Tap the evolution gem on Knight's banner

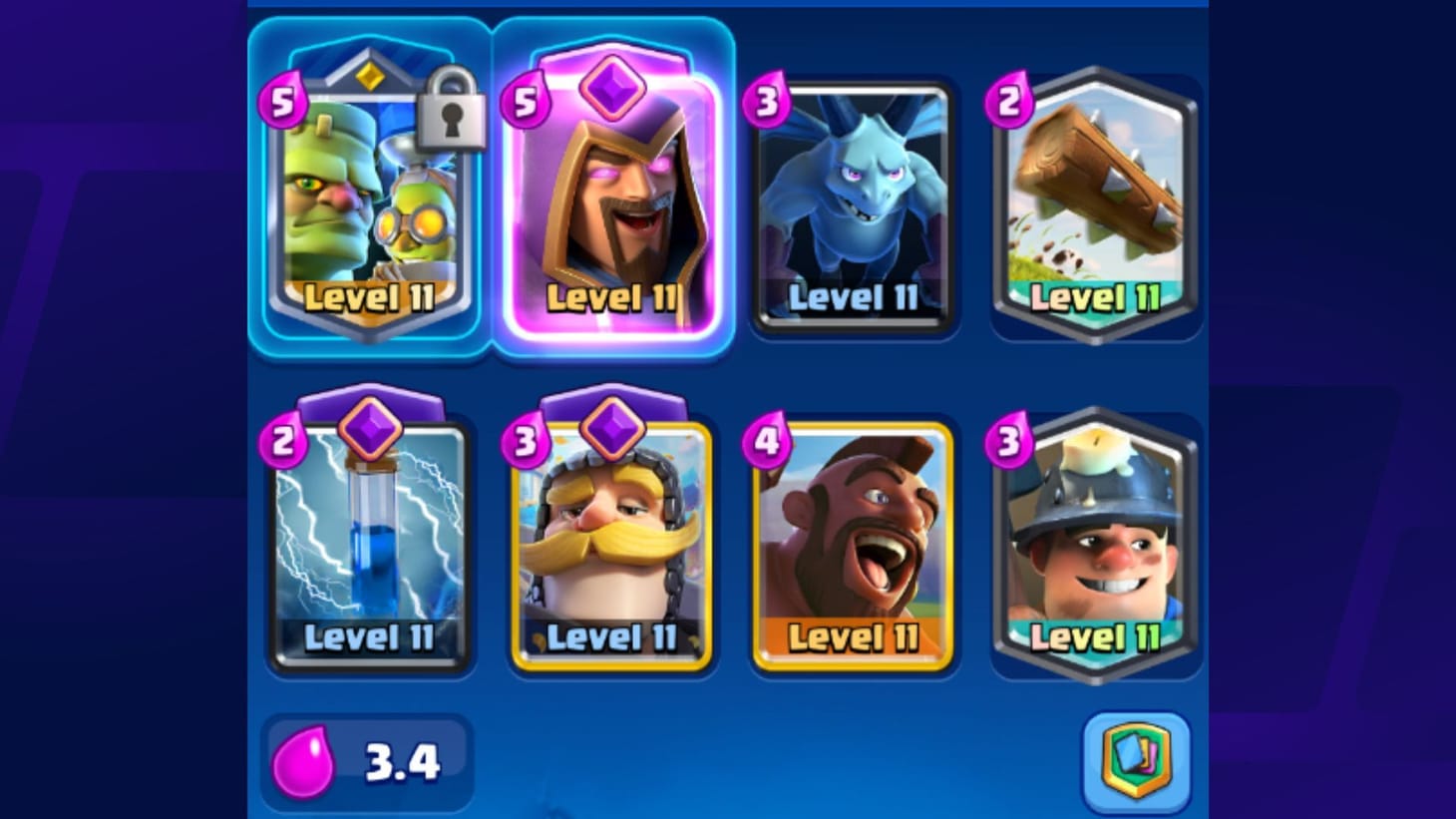click(612, 427)
